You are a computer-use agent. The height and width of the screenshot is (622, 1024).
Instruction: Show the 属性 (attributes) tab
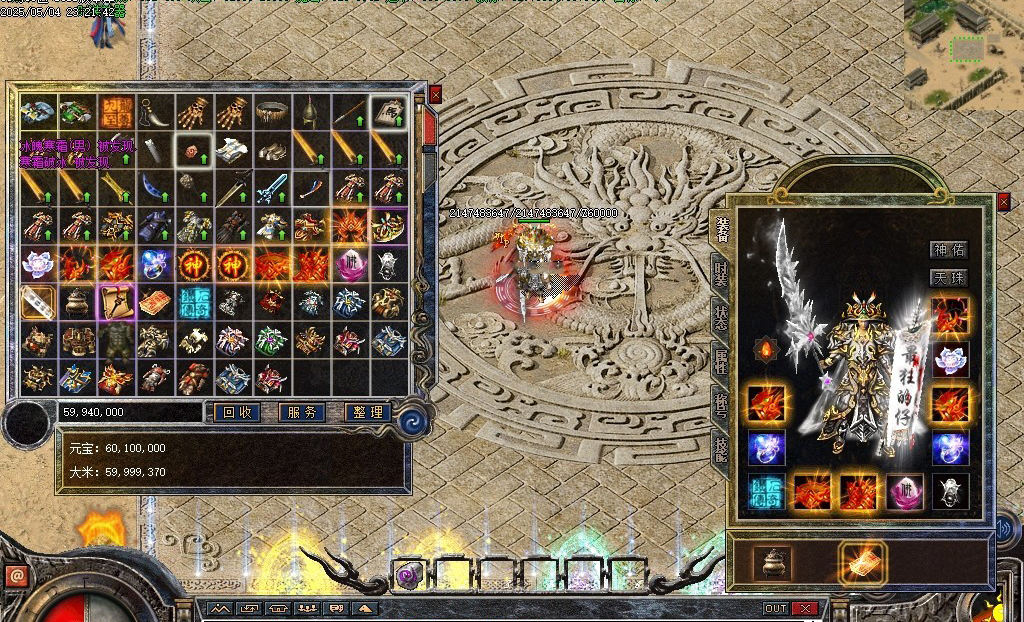[720, 361]
